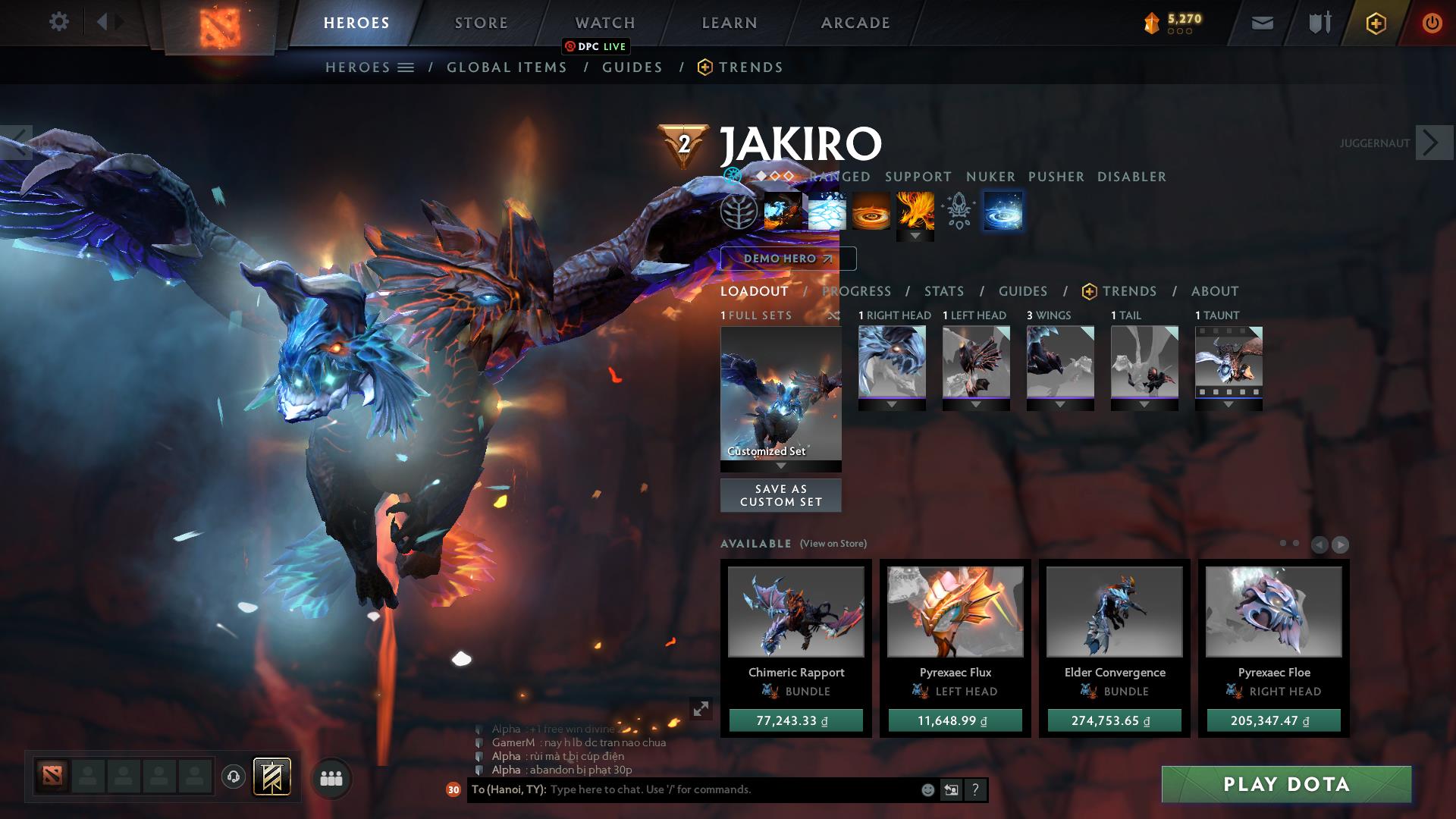
Task: Open the Heroes hamburger menu
Action: (407, 67)
